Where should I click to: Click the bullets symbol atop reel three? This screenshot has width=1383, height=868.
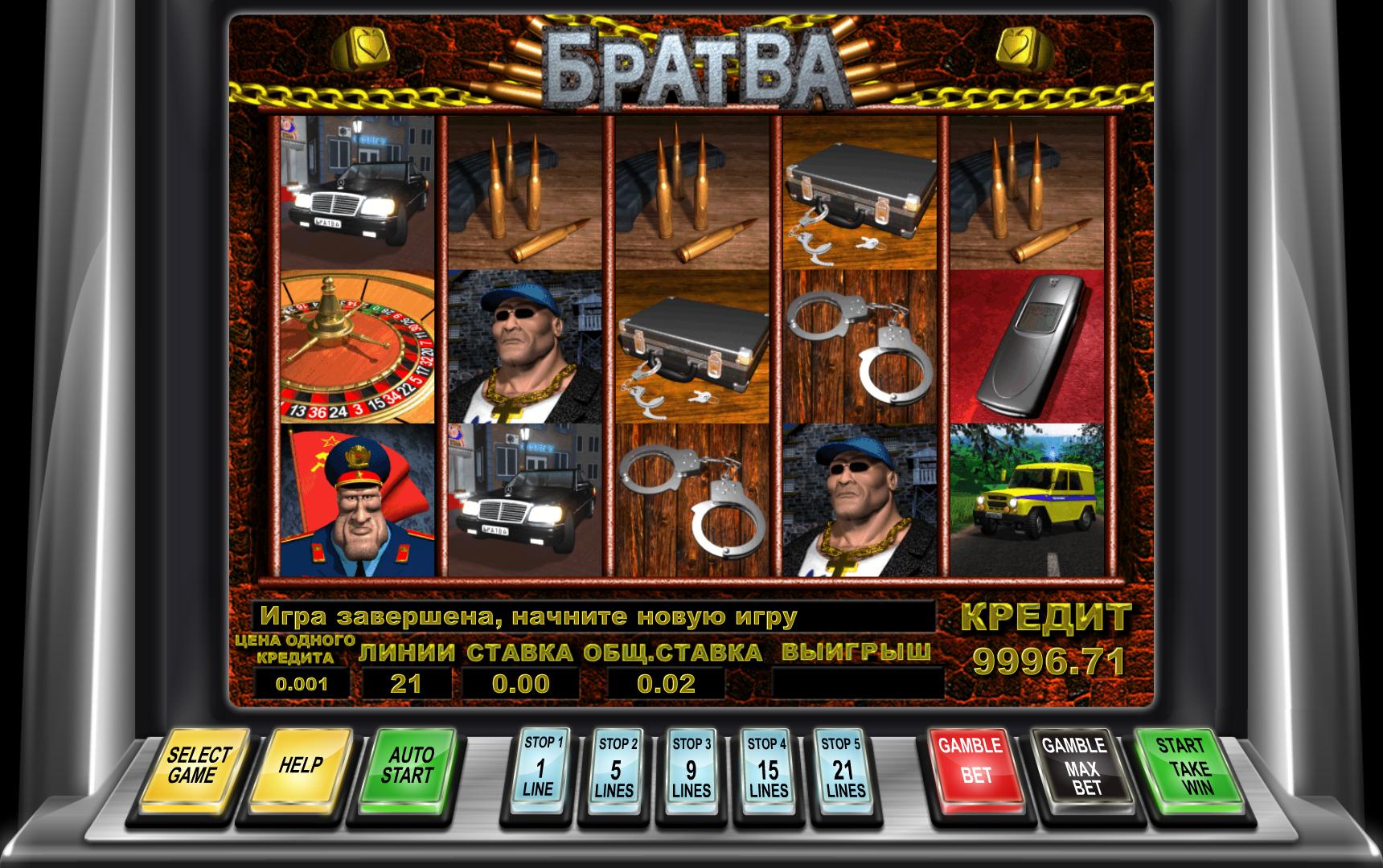click(x=691, y=193)
